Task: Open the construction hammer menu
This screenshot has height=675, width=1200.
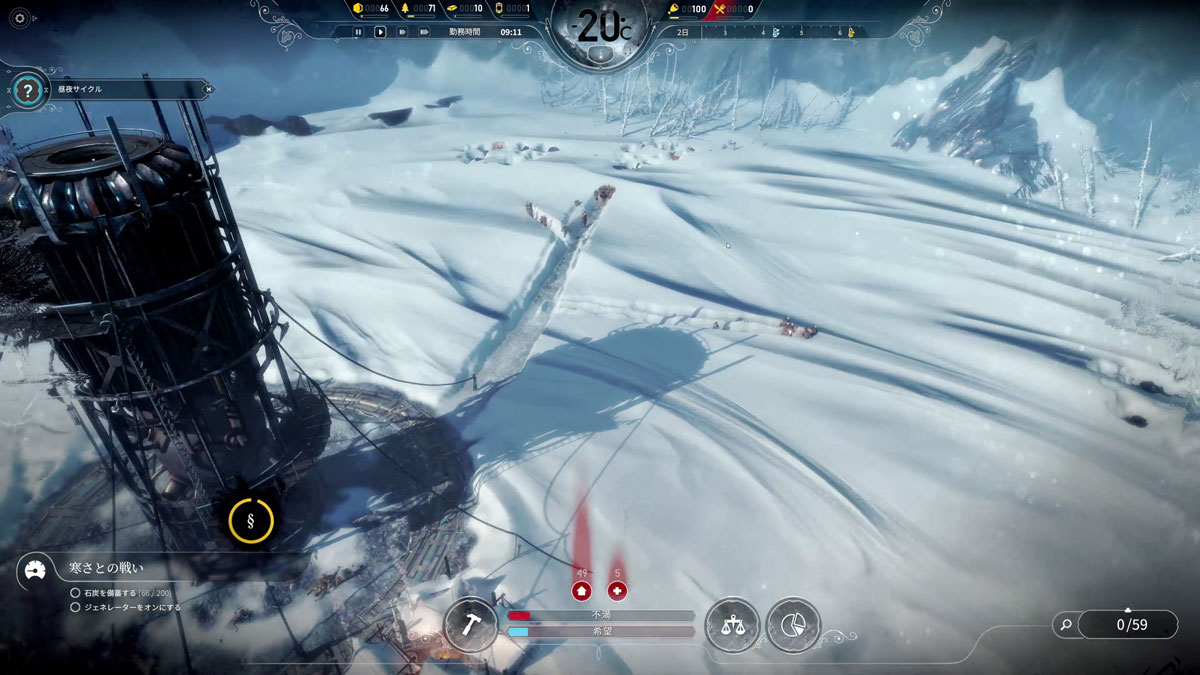Action: 470,625
